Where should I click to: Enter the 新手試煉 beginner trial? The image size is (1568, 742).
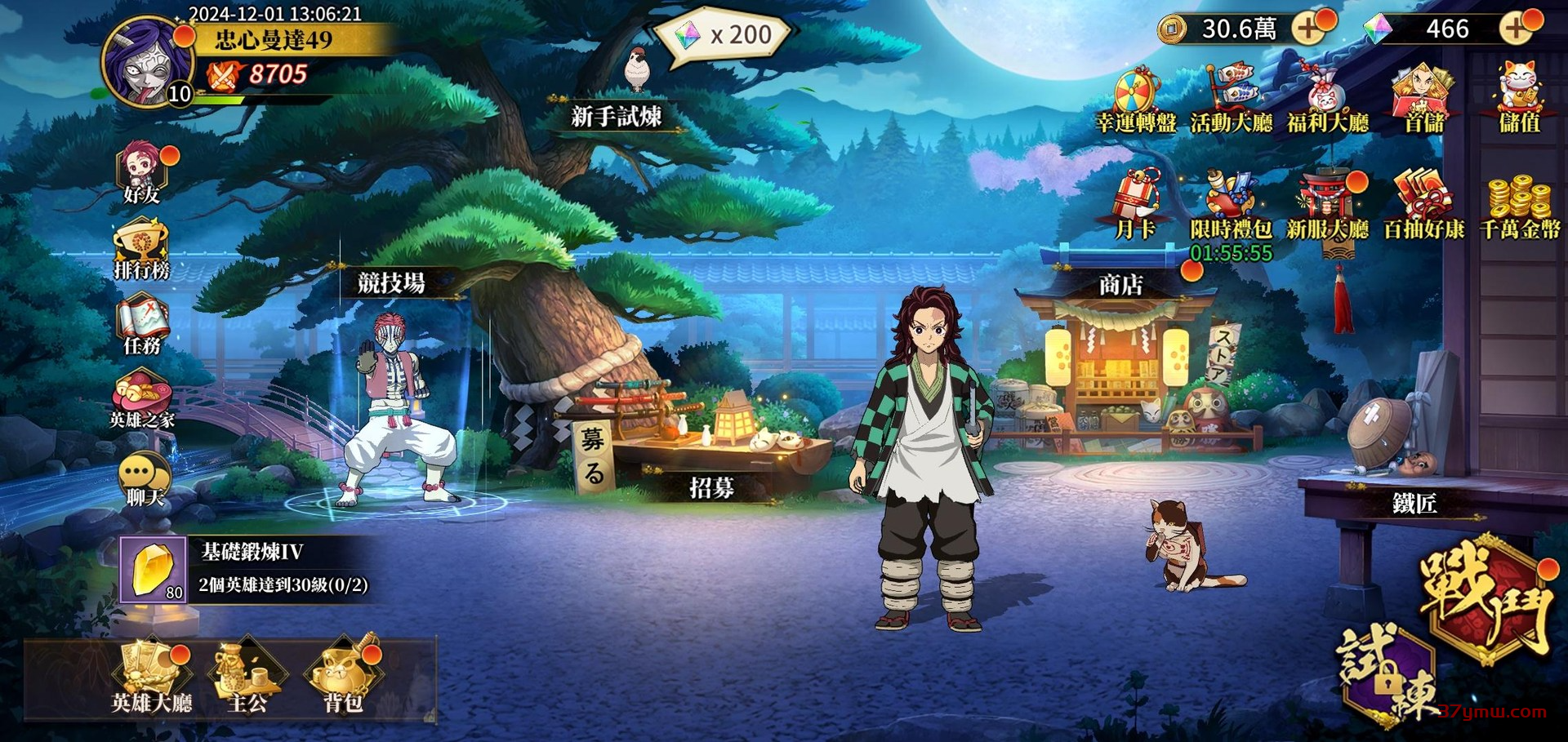[x=617, y=116]
